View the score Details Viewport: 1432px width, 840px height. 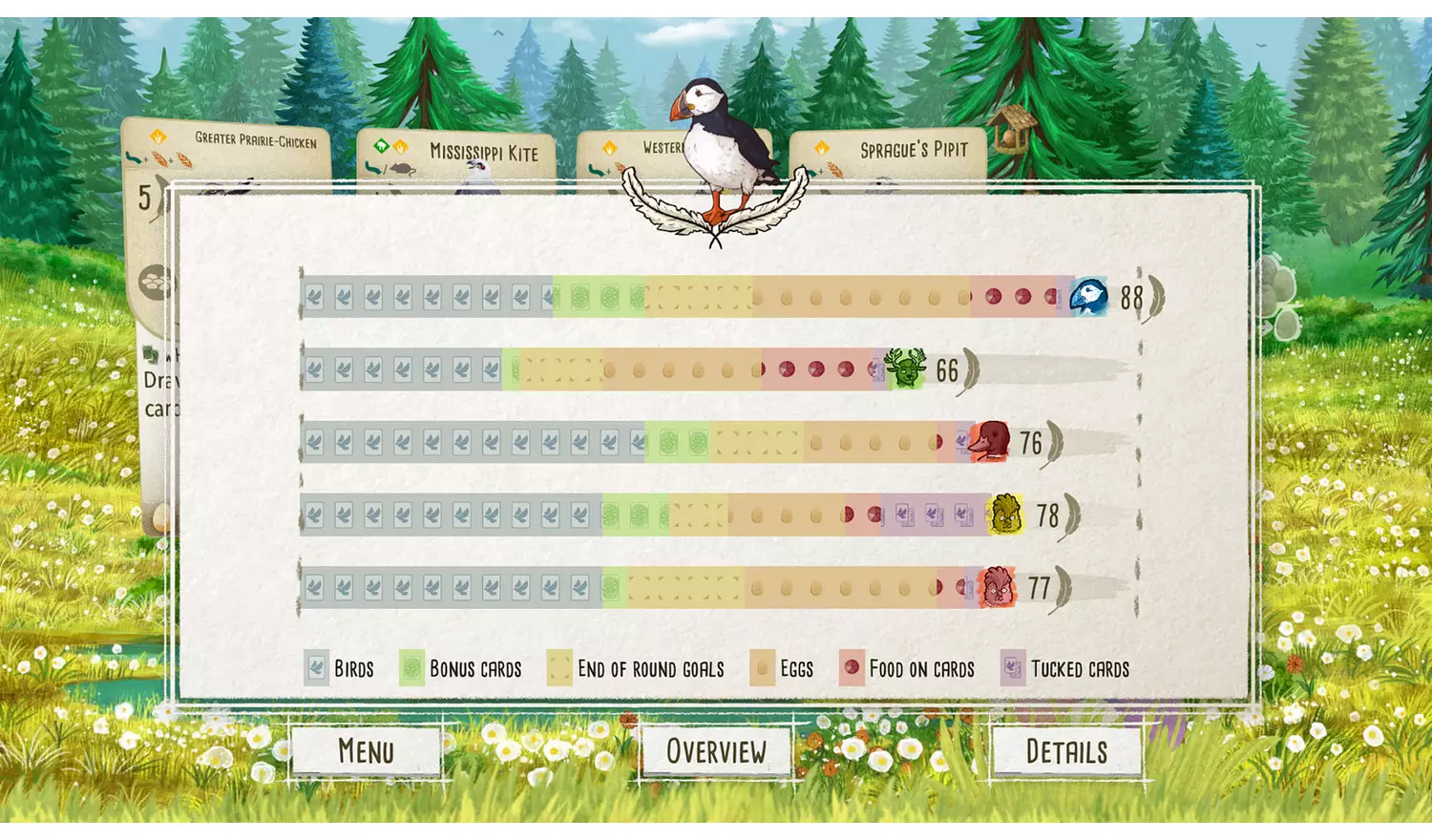[x=1066, y=751]
